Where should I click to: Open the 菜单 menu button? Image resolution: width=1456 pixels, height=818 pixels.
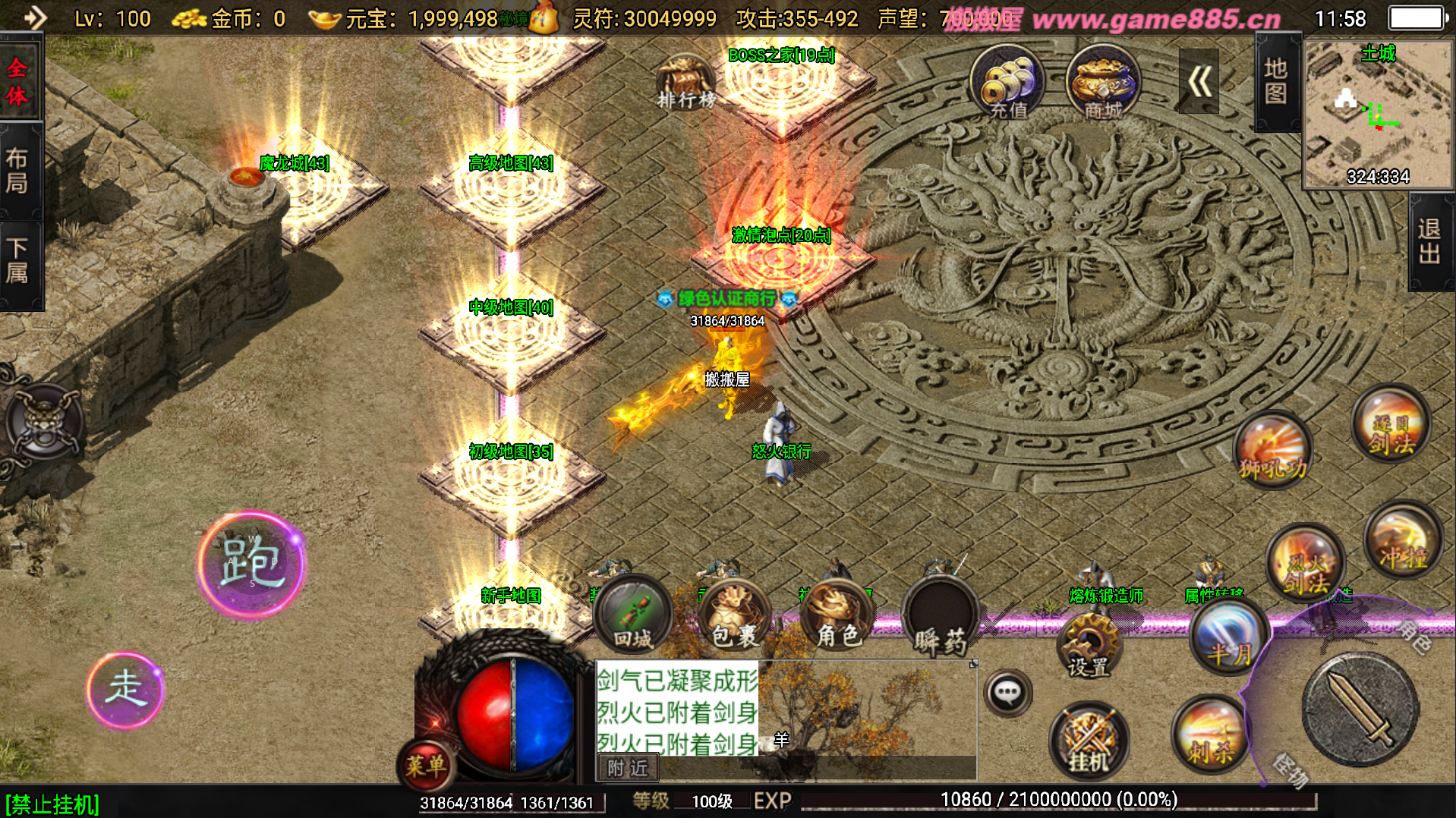coord(426,765)
